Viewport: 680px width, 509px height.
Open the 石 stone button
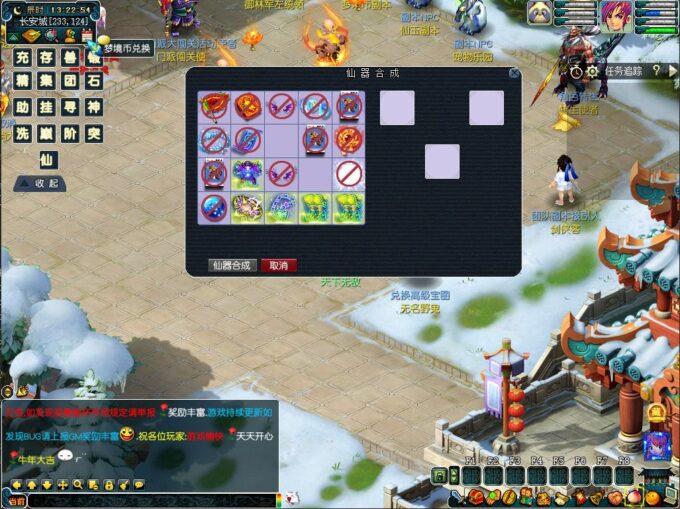tap(94, 81)
